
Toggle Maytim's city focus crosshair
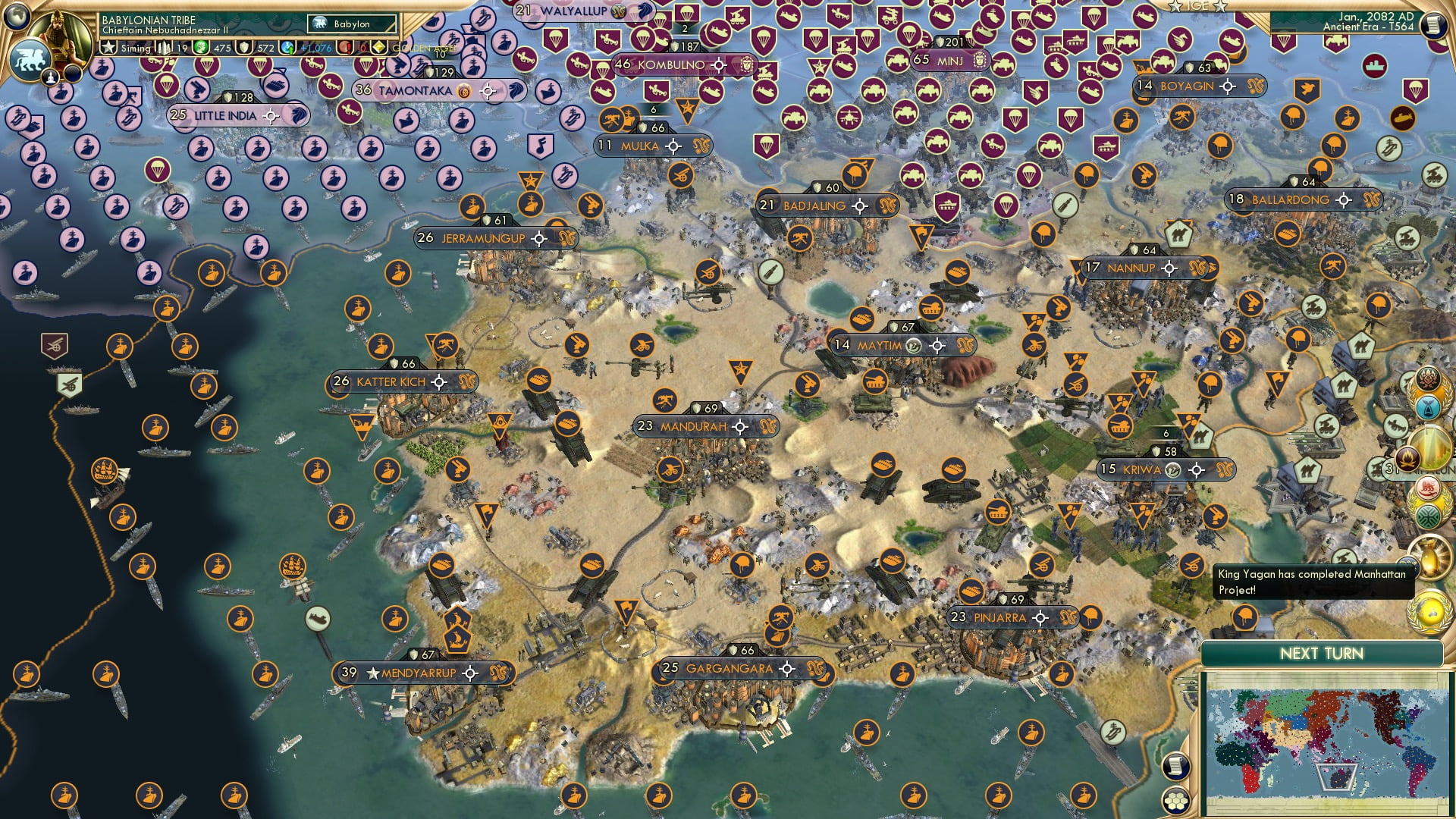(x=939, y=344)
